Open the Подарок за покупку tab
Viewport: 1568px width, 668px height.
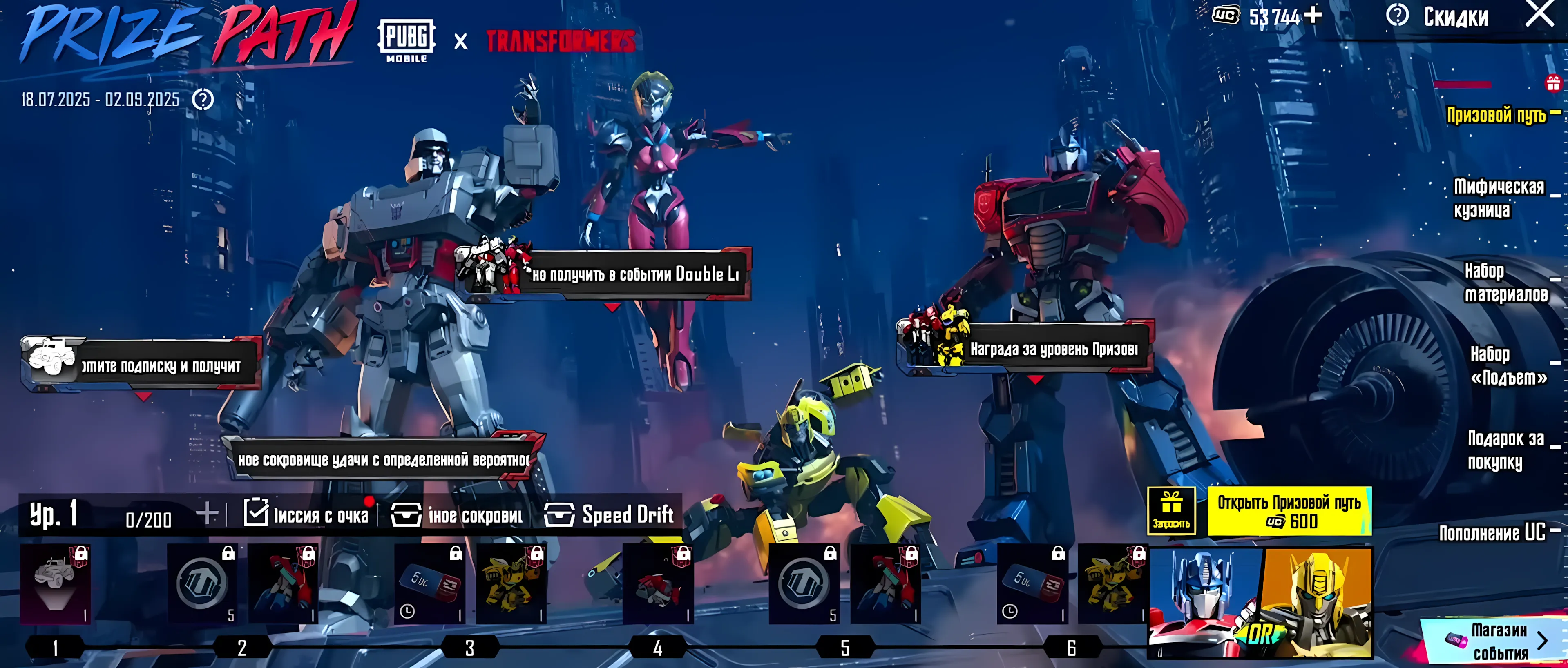(1505, 450)
